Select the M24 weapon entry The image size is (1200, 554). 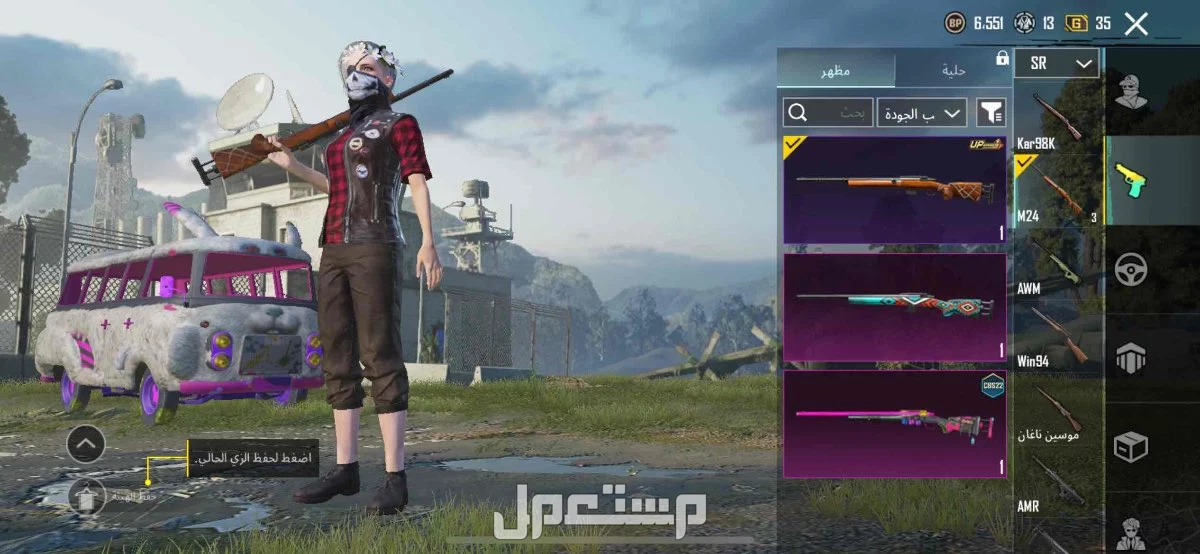[x=1058, y=191]
